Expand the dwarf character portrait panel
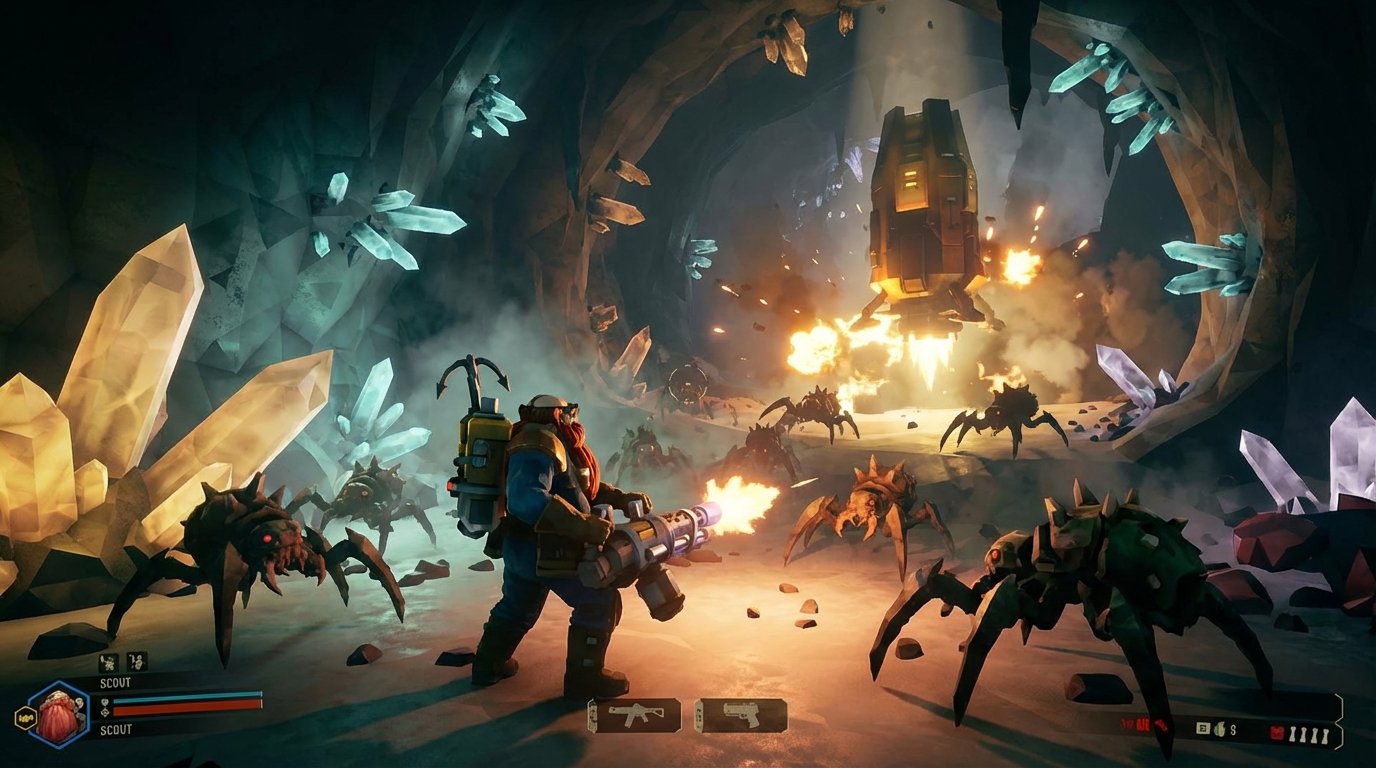Screen dimensions: 1376x768 click(x=59, y=714)
